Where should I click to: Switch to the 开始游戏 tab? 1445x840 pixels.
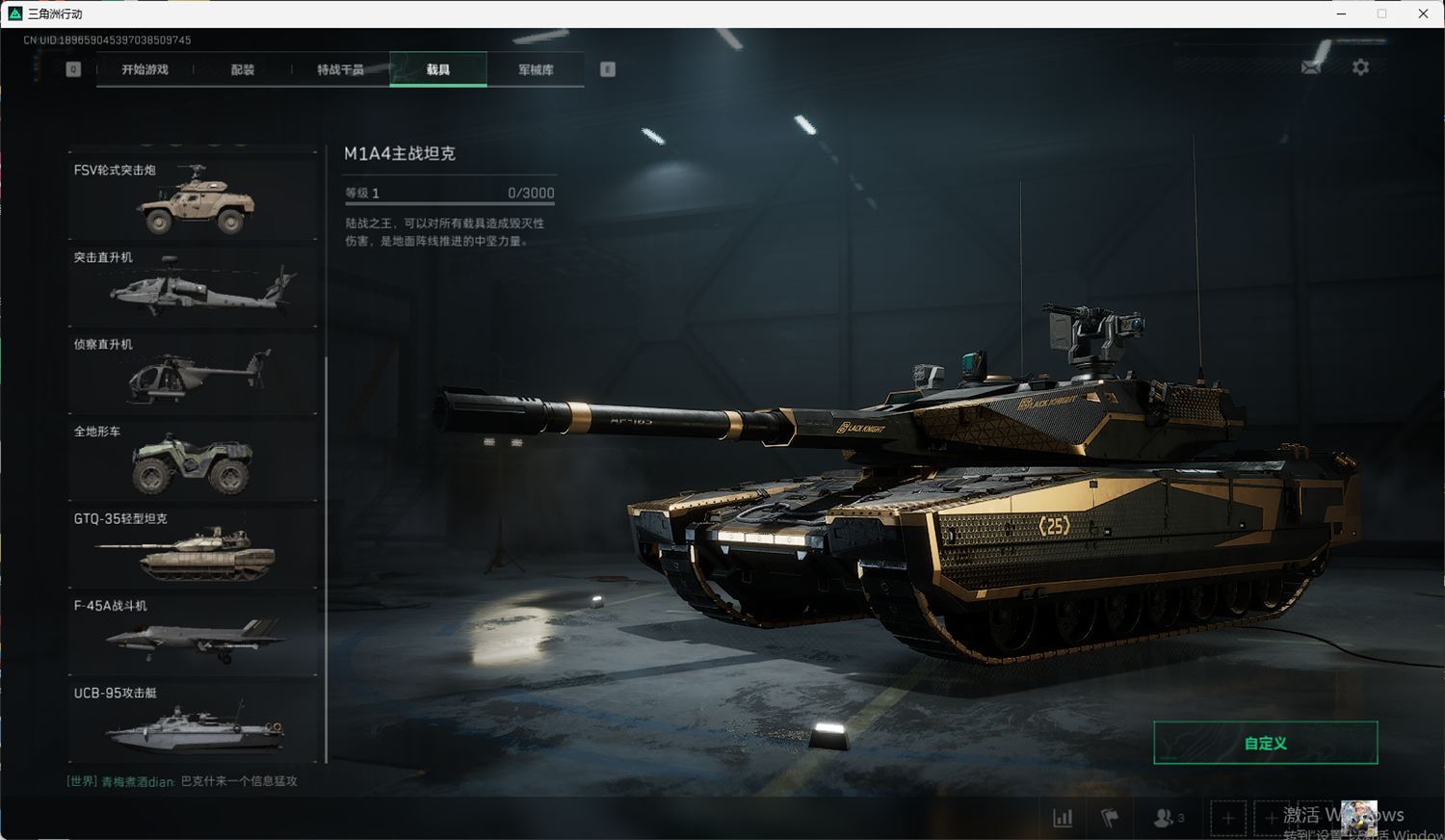point(144,69)
